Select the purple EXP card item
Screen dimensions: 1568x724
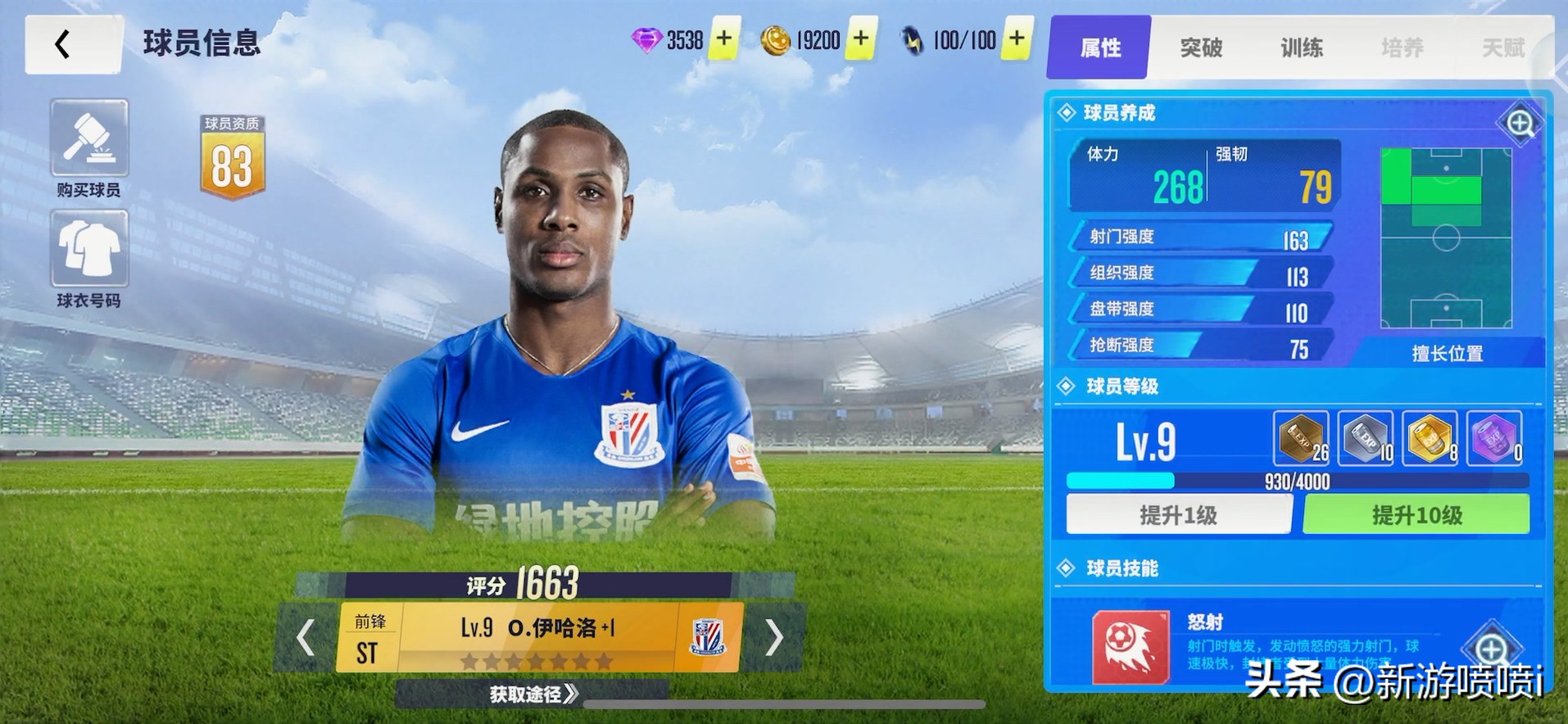click(x=1494, y=438)
